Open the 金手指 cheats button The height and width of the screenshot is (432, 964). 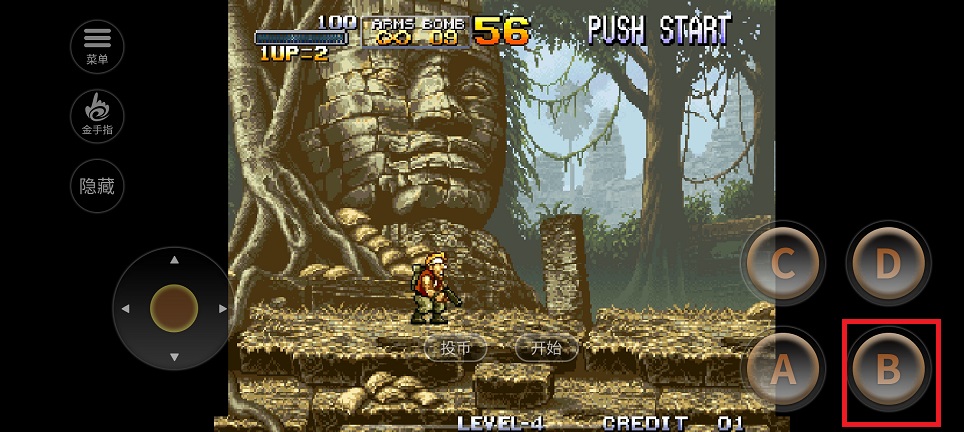(97, 115)
